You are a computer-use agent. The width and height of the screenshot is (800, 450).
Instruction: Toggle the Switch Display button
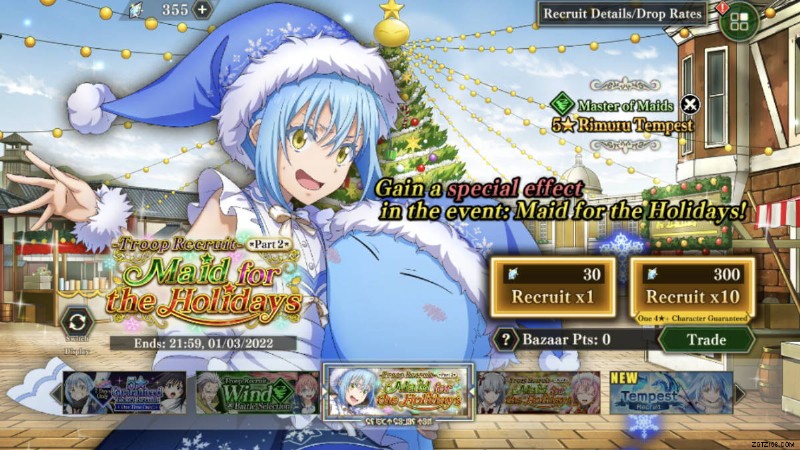click(x=75, y=324)
